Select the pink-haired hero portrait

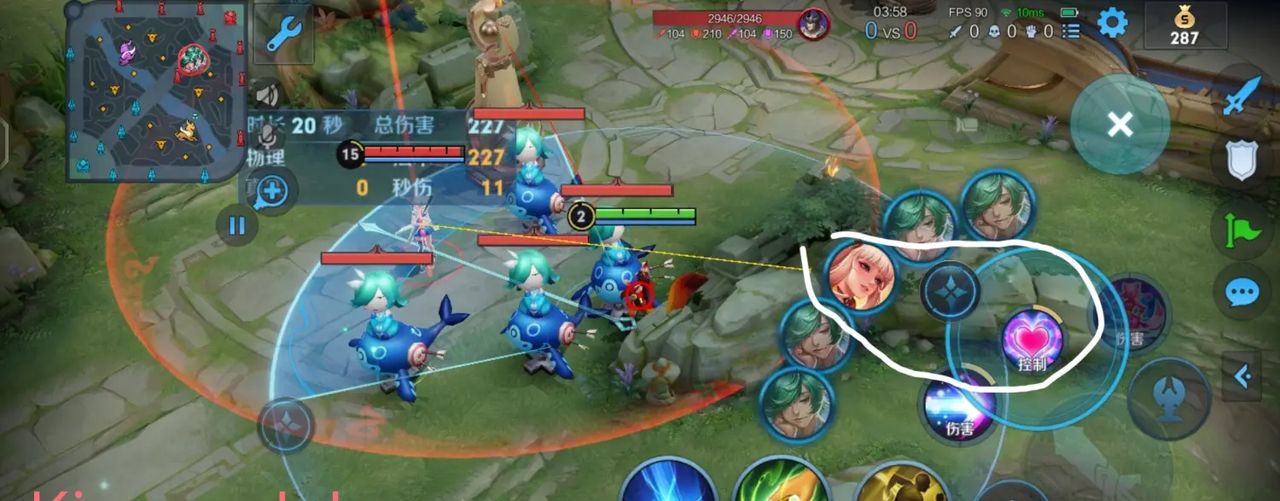click(x=860, y=276)
